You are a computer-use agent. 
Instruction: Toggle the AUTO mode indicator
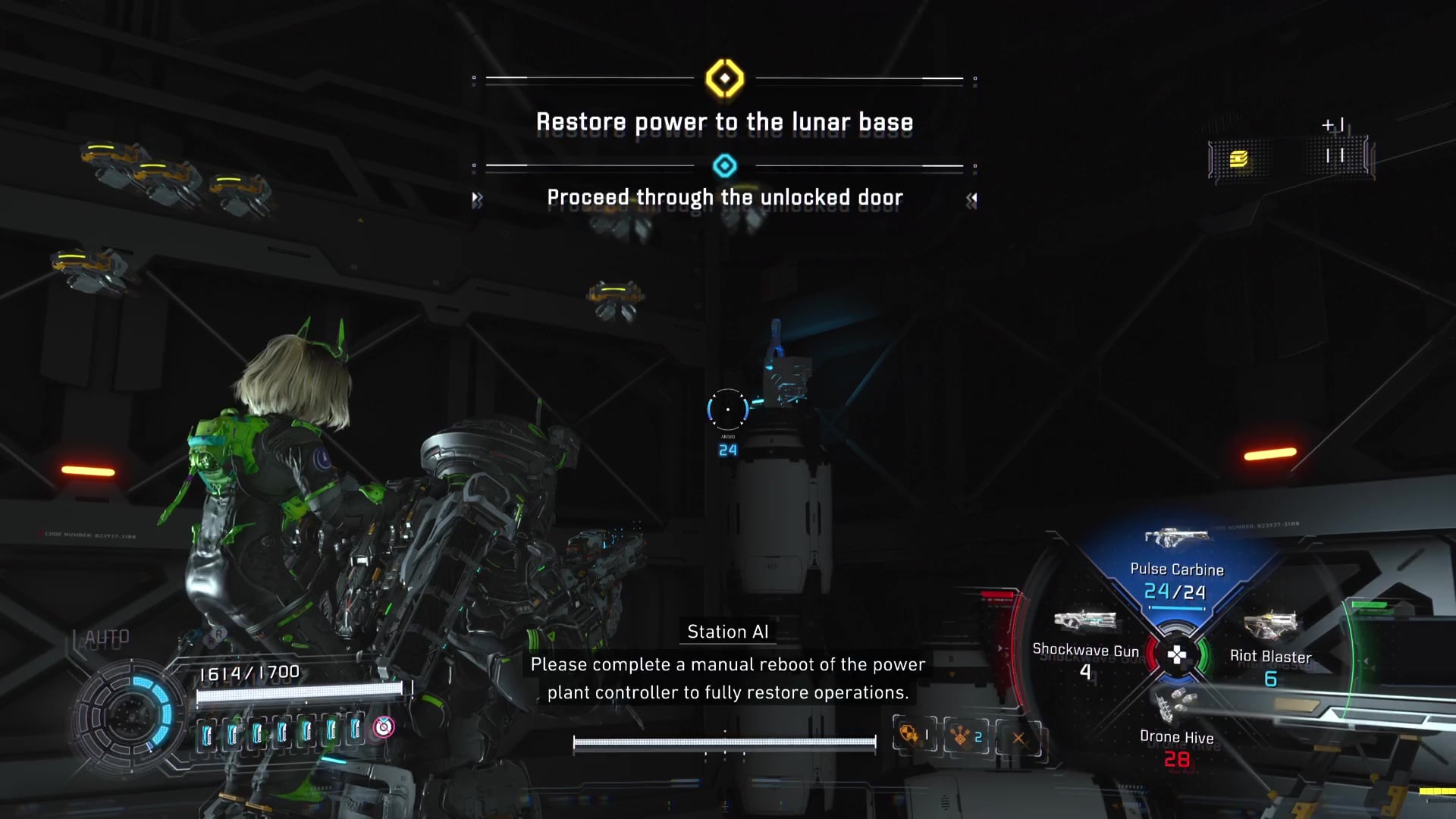tap(107, 638)
